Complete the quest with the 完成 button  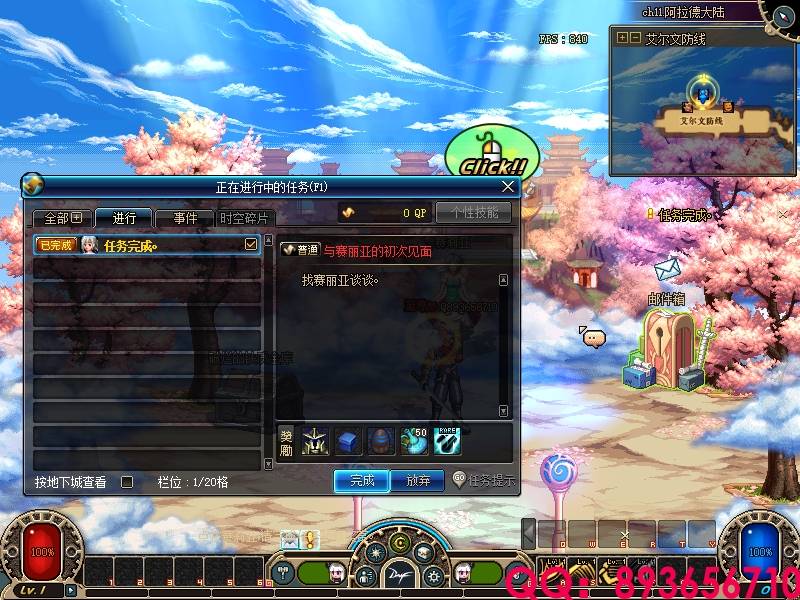tap(361, 481)
